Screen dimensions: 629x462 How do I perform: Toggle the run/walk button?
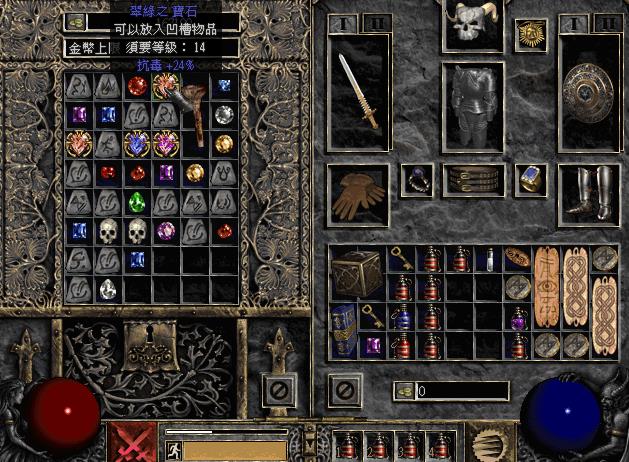tap(171, 449)
